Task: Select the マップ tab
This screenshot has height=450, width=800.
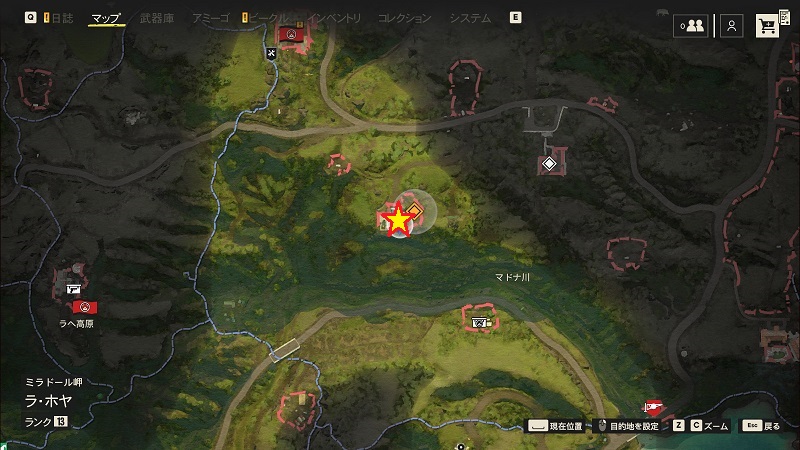Action: click(x=104, y=18)
